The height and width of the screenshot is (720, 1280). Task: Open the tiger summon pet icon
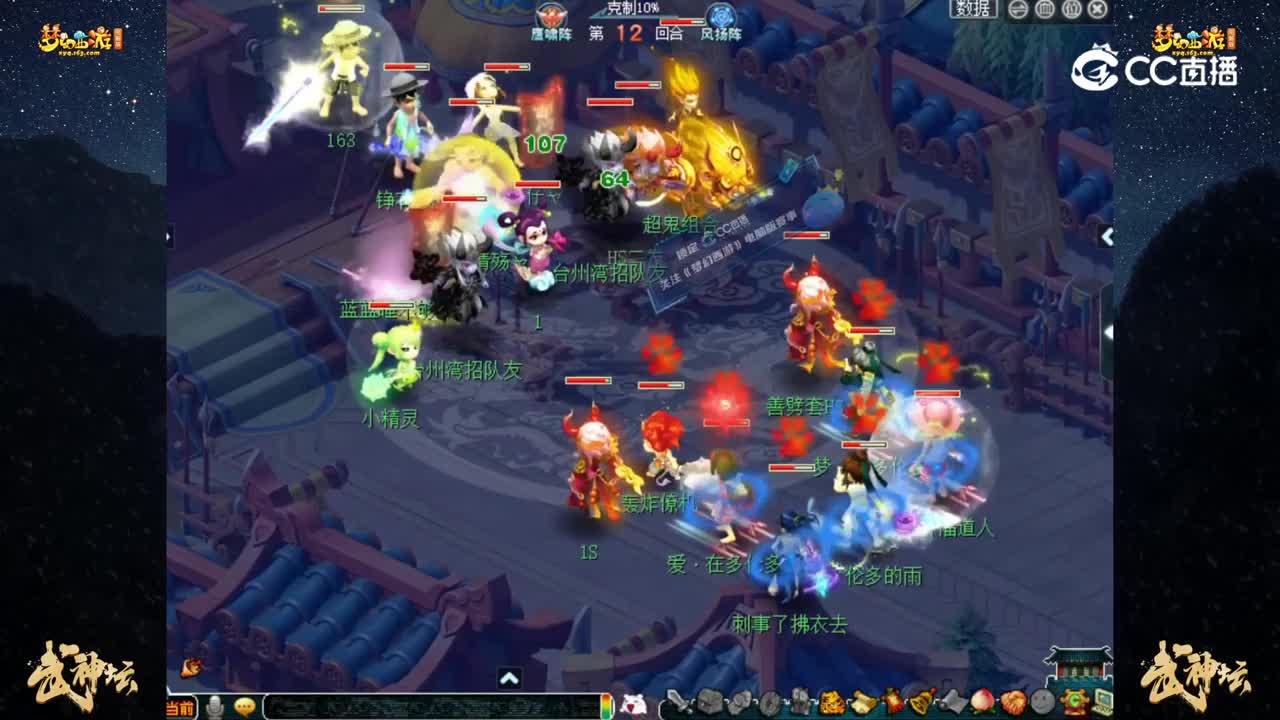click(831, 700)
